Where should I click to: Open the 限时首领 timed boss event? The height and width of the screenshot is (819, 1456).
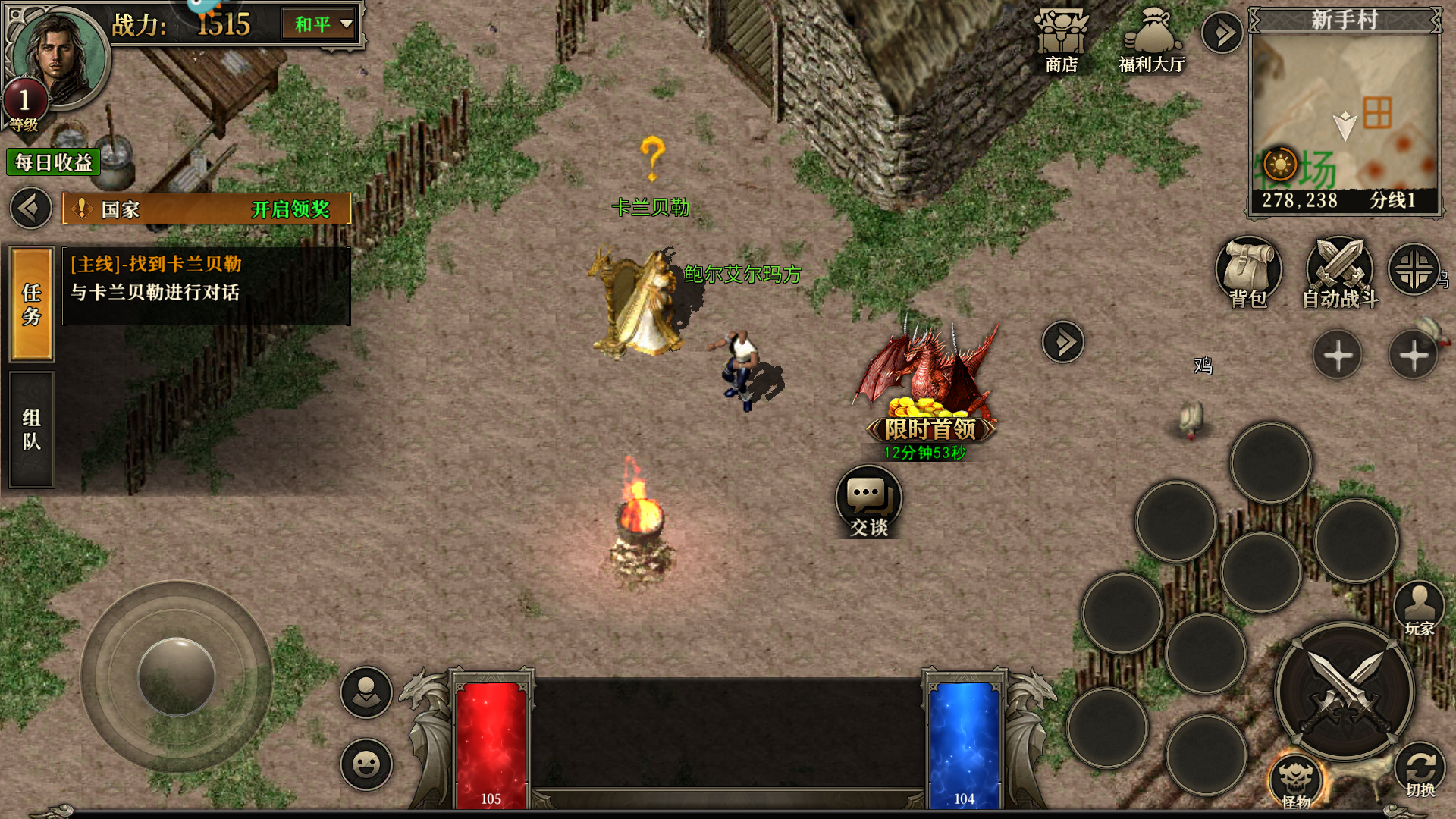930,394
